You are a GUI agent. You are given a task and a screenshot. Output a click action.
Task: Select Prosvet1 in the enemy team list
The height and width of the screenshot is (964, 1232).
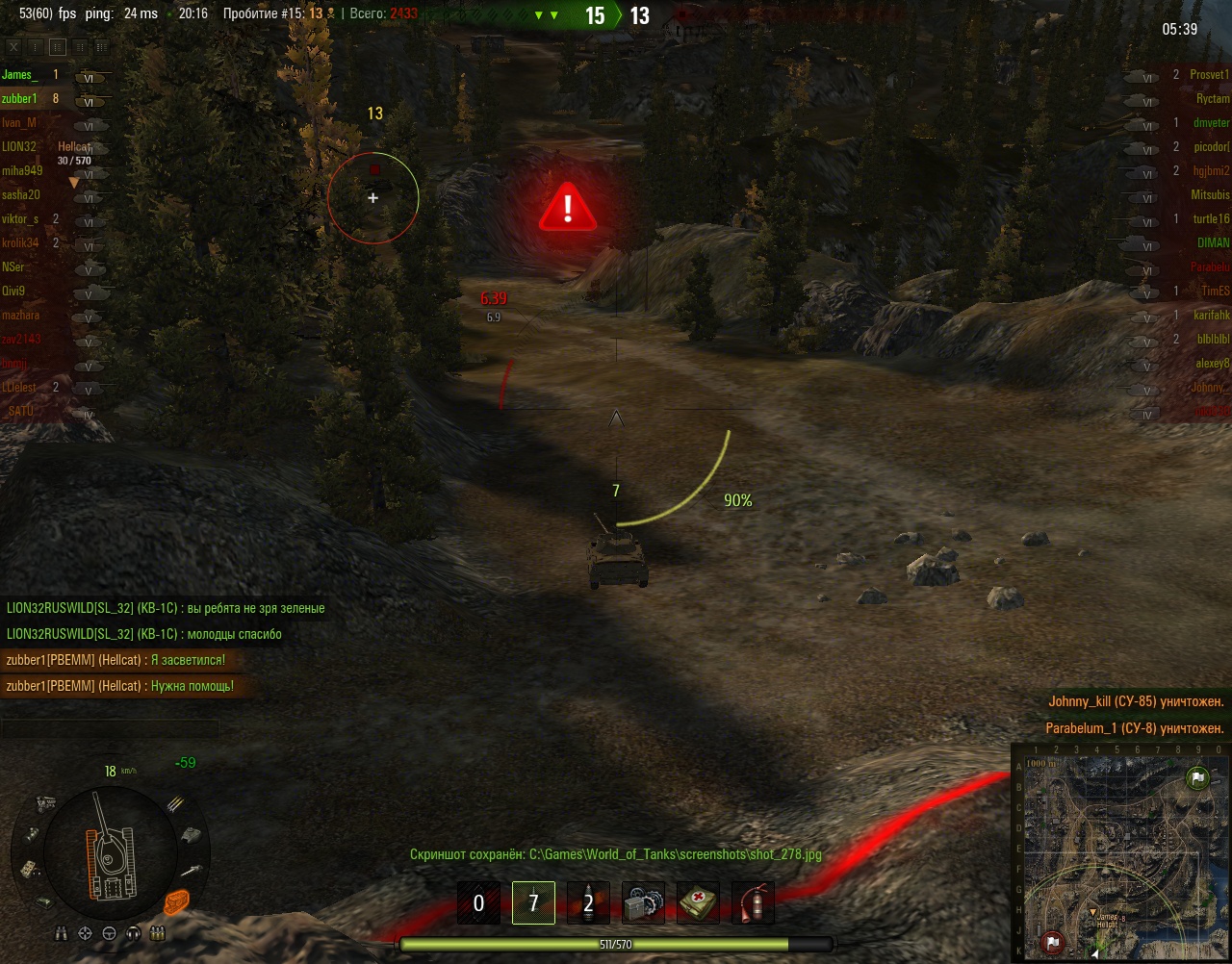(x=1209, y=74)
